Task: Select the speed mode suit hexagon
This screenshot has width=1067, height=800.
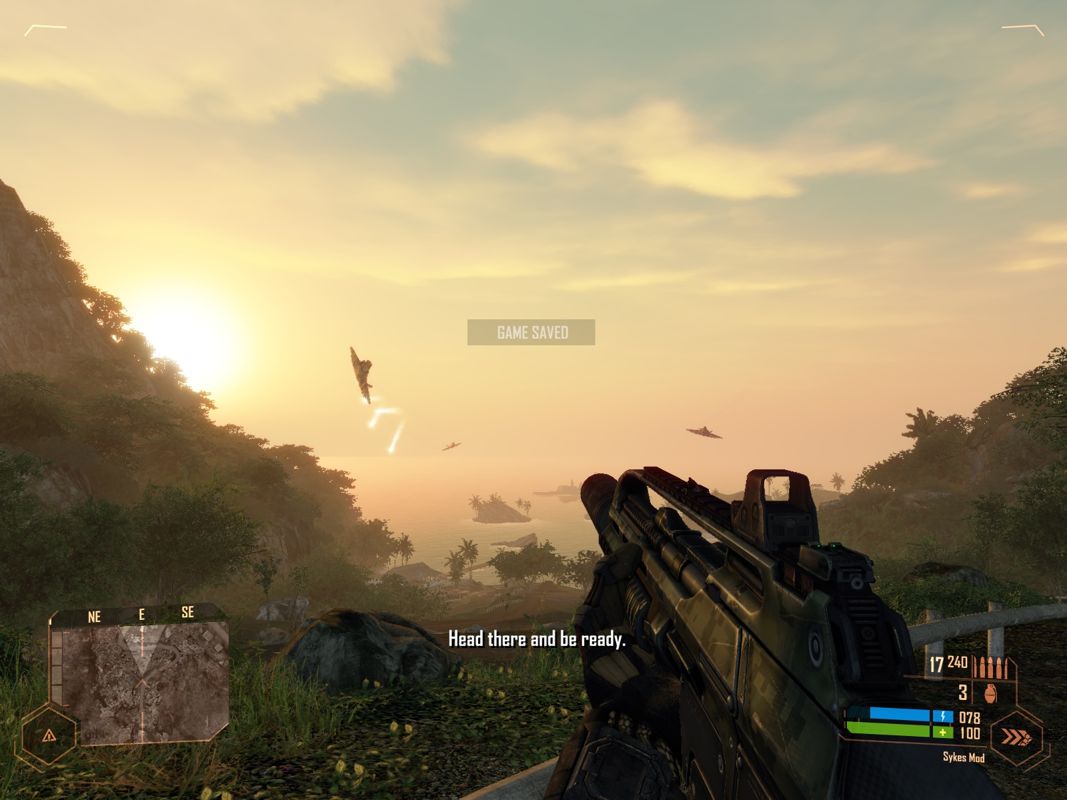Action: pyautogui.click(x=1015, y=738)
